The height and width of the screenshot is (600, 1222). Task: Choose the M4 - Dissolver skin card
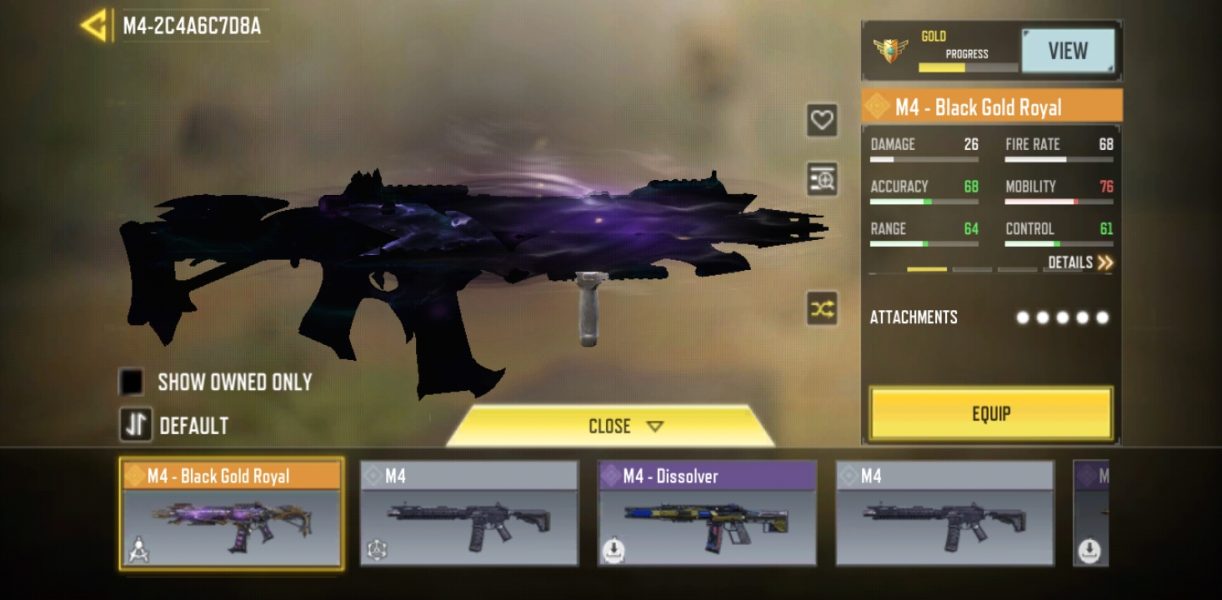(x=707, y=514)
